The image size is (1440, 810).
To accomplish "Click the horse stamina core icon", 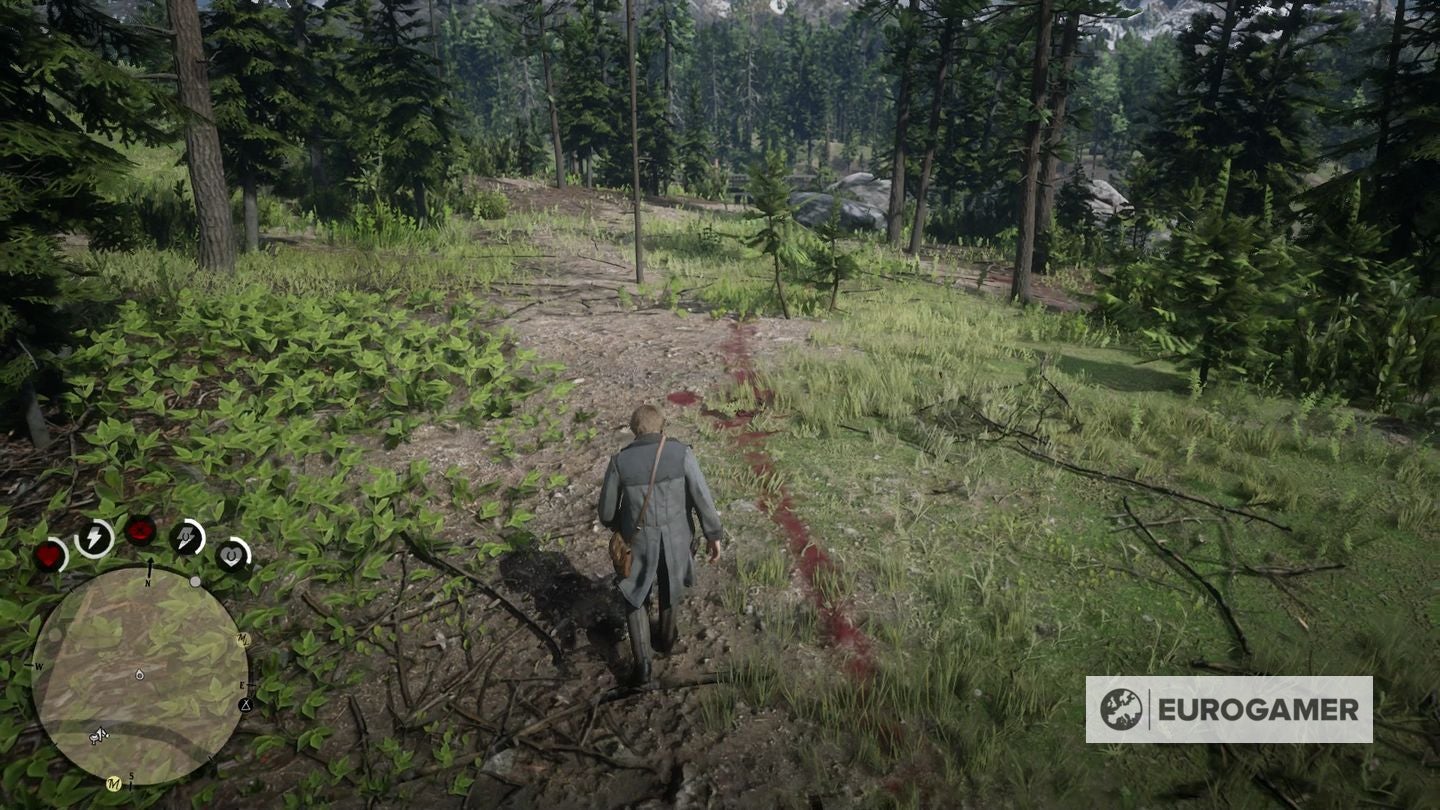I will [187, 534].
